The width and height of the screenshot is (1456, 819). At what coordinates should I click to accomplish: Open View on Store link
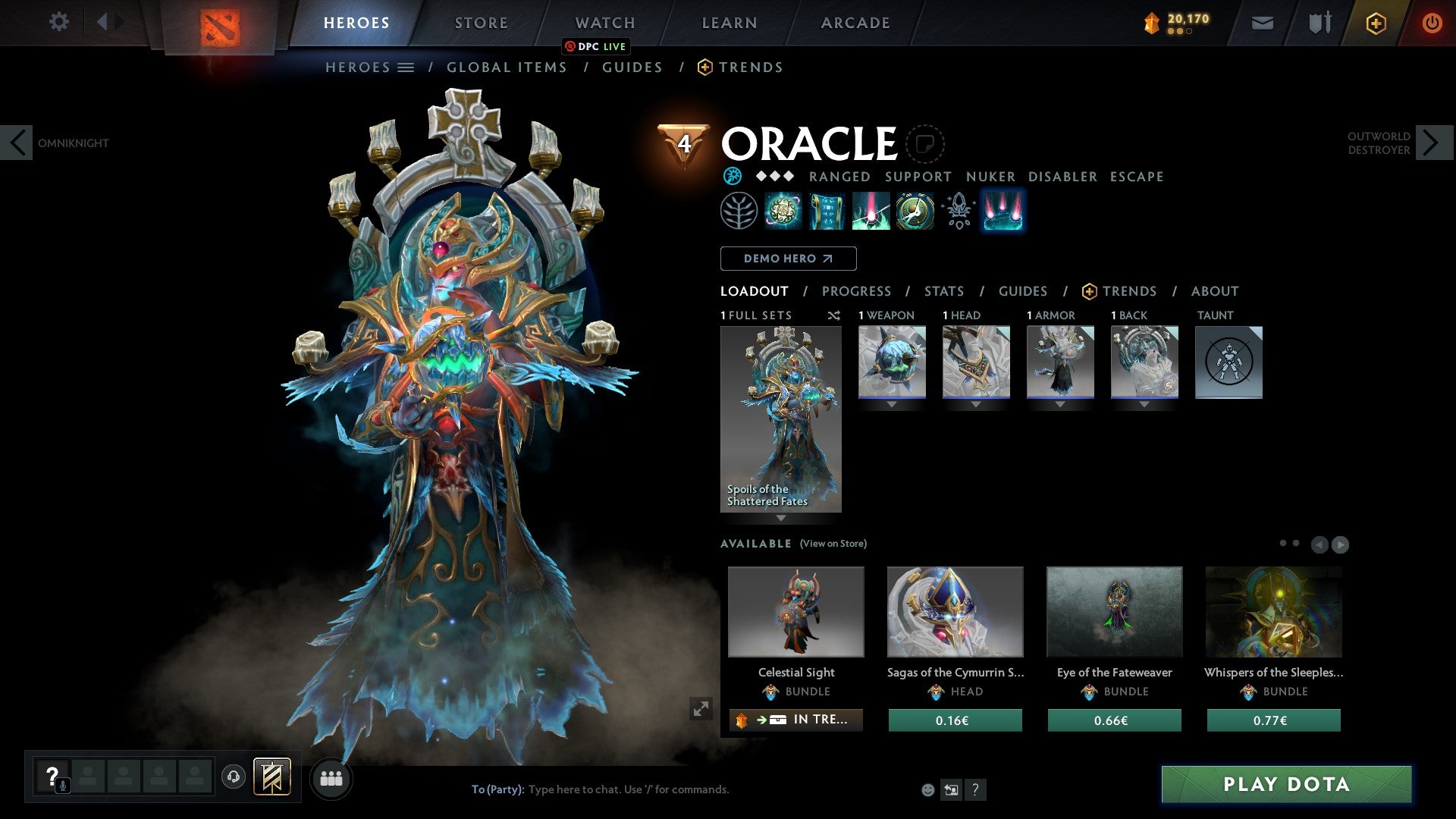[x=832, y=544]
